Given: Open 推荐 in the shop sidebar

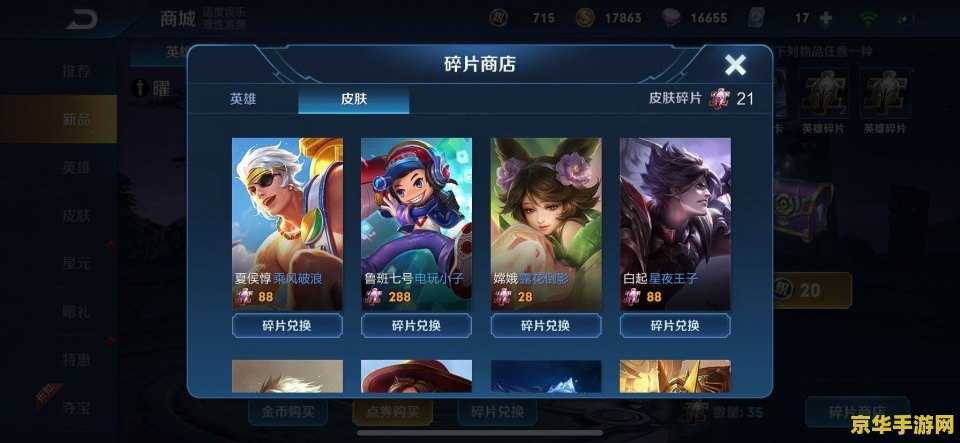Looking at the screenshot, I should (77, 71).
